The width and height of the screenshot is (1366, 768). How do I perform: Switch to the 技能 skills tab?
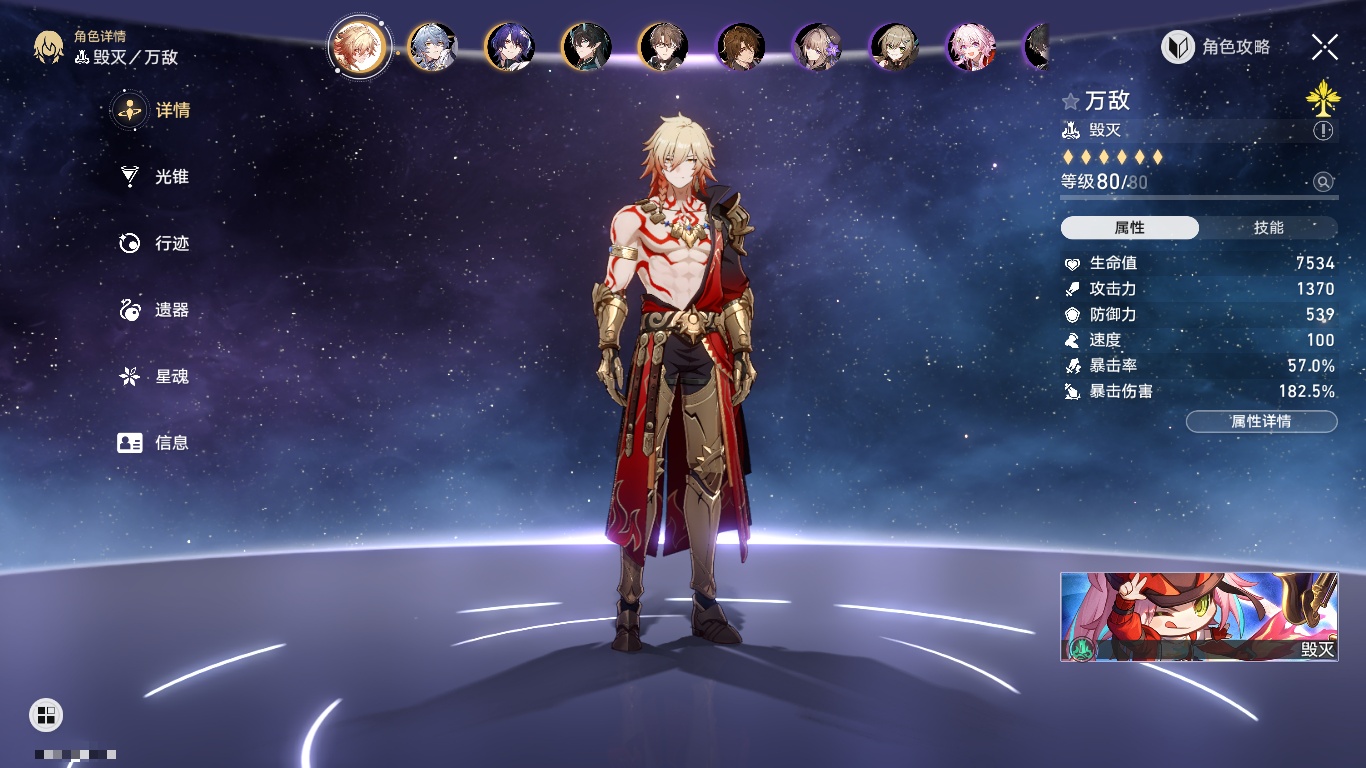click(1268, 228)
